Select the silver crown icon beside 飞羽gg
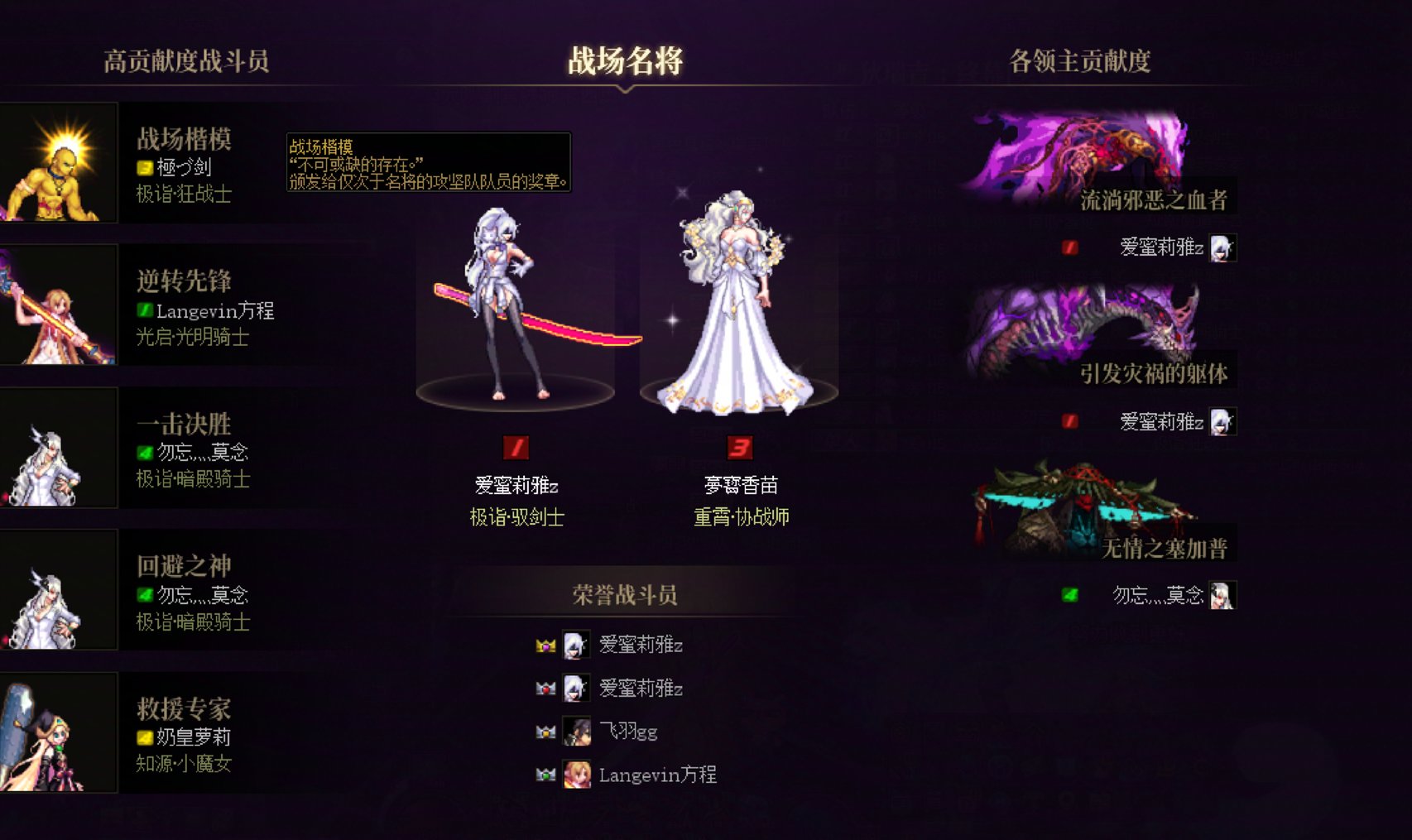Screen dimensions: 1412x840 [x=545, y=732]
